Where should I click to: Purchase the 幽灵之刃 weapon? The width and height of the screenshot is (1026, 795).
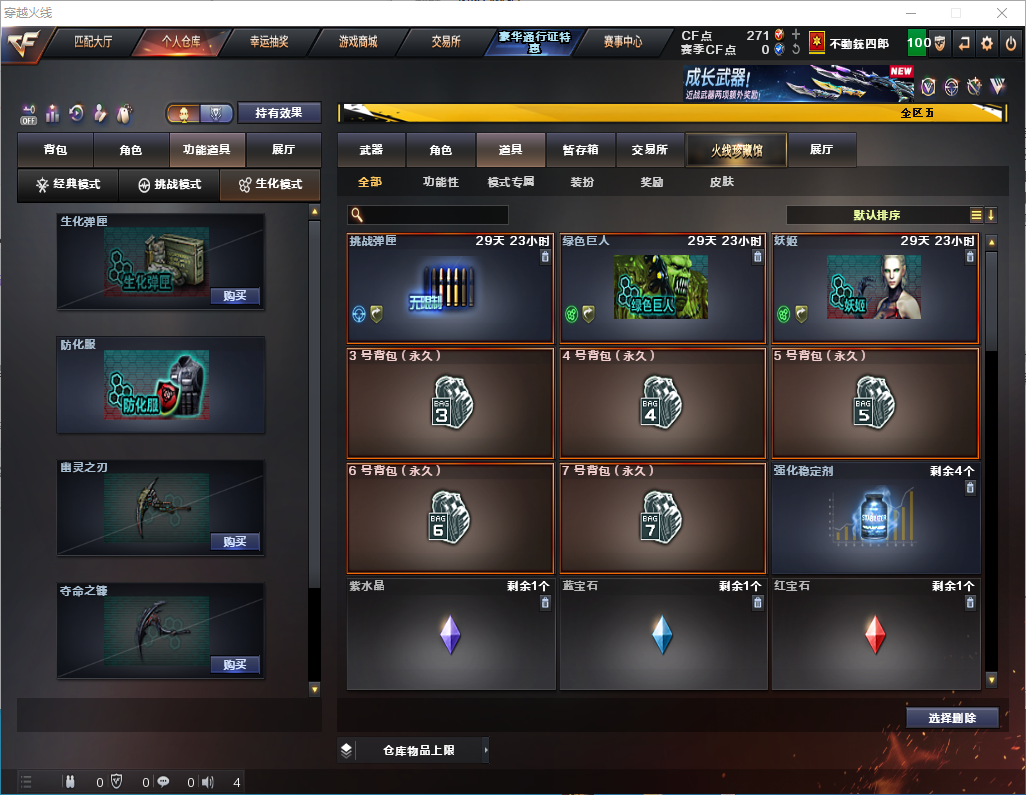pos(235,542)
